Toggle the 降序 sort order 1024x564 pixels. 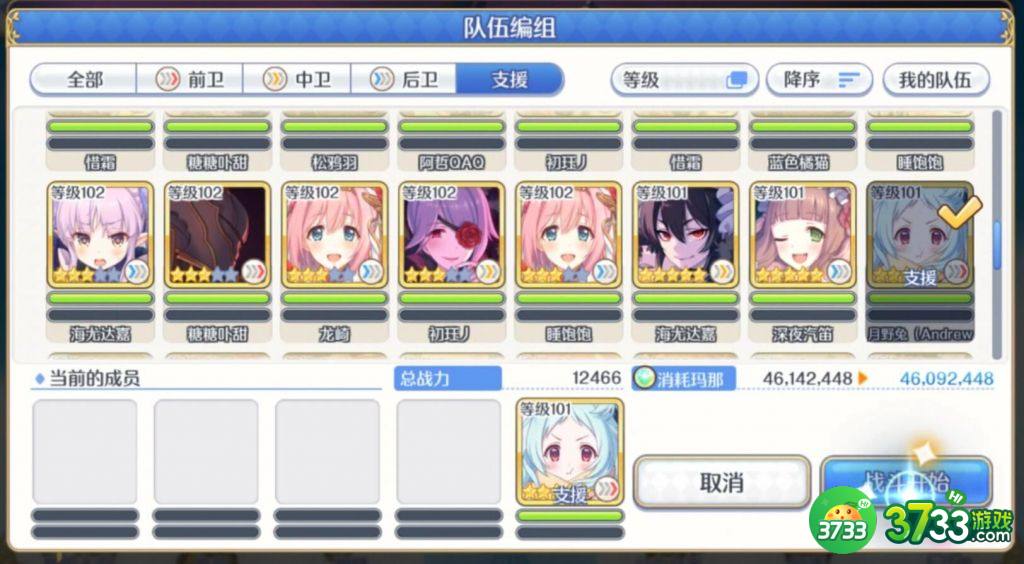tap(819, 79)
